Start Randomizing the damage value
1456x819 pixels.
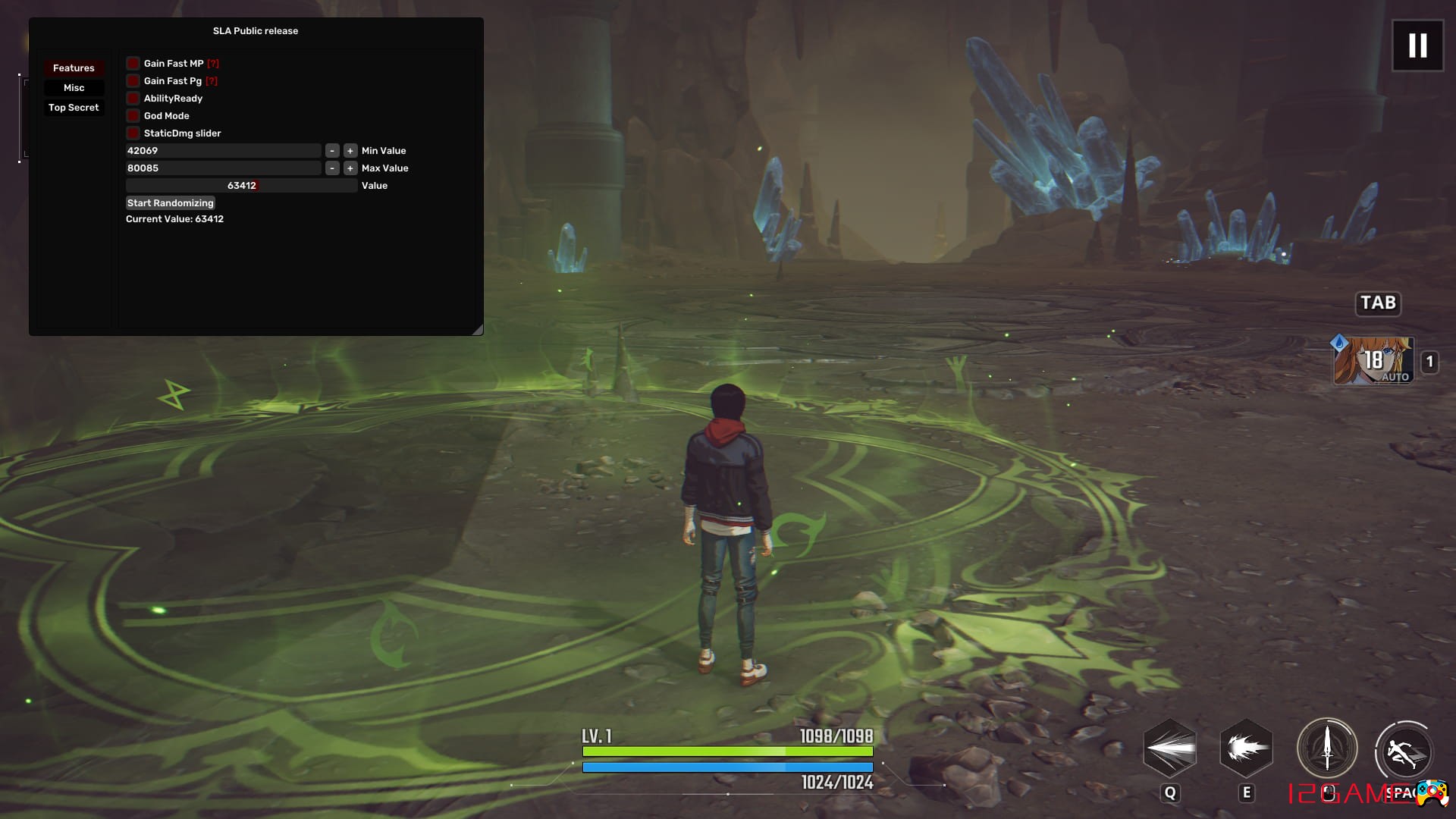[171, 203]
